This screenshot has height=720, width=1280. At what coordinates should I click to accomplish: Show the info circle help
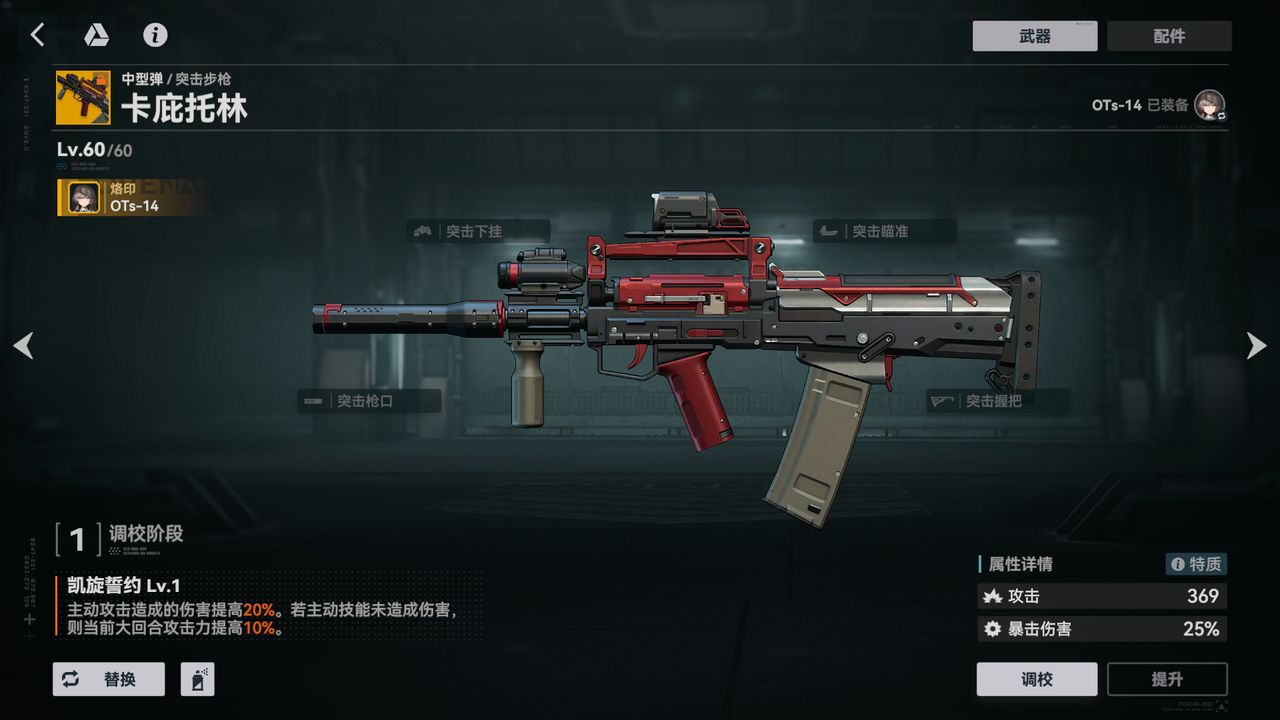[x=155, y=35]
